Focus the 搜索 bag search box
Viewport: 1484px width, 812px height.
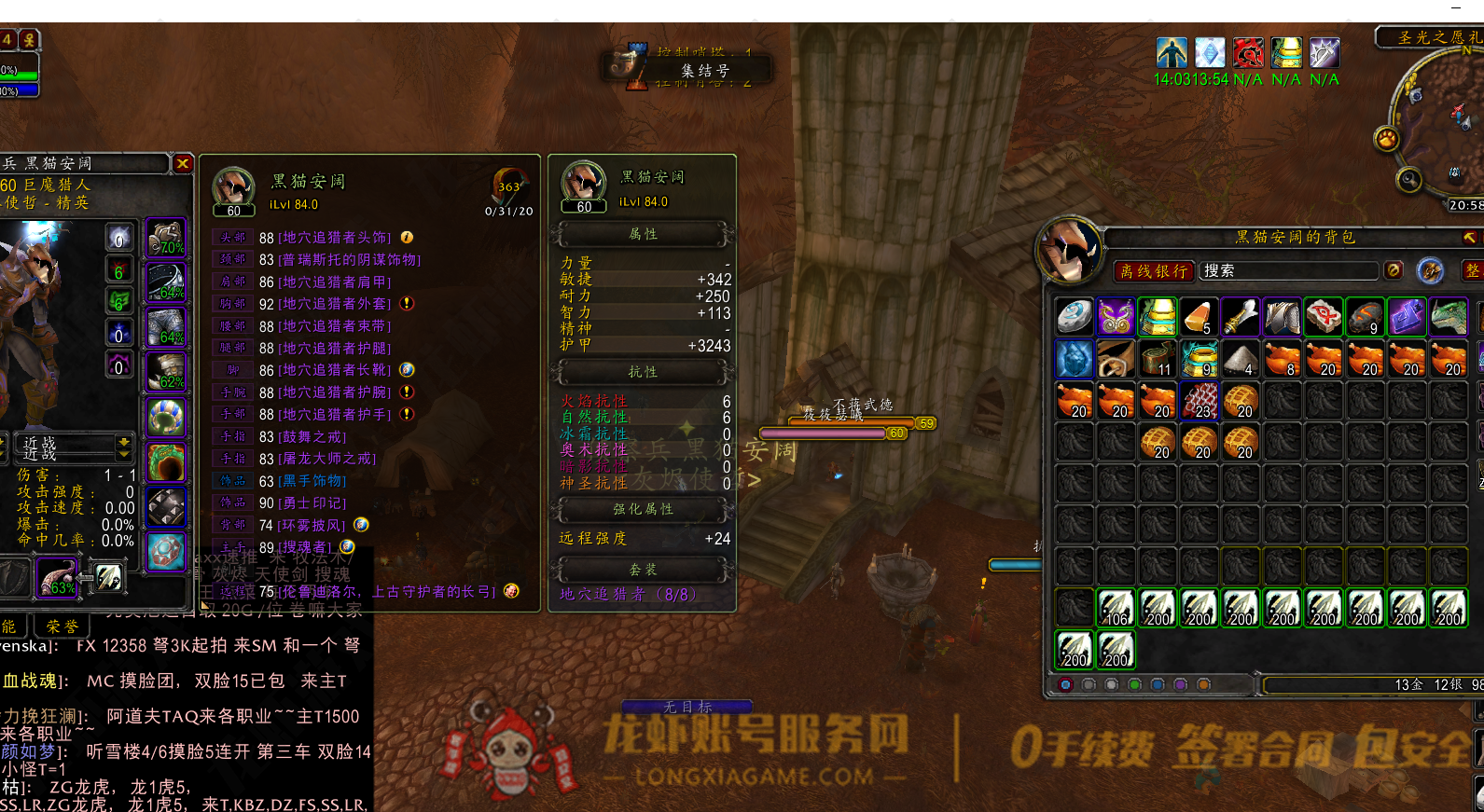[x=1287, y=271]
